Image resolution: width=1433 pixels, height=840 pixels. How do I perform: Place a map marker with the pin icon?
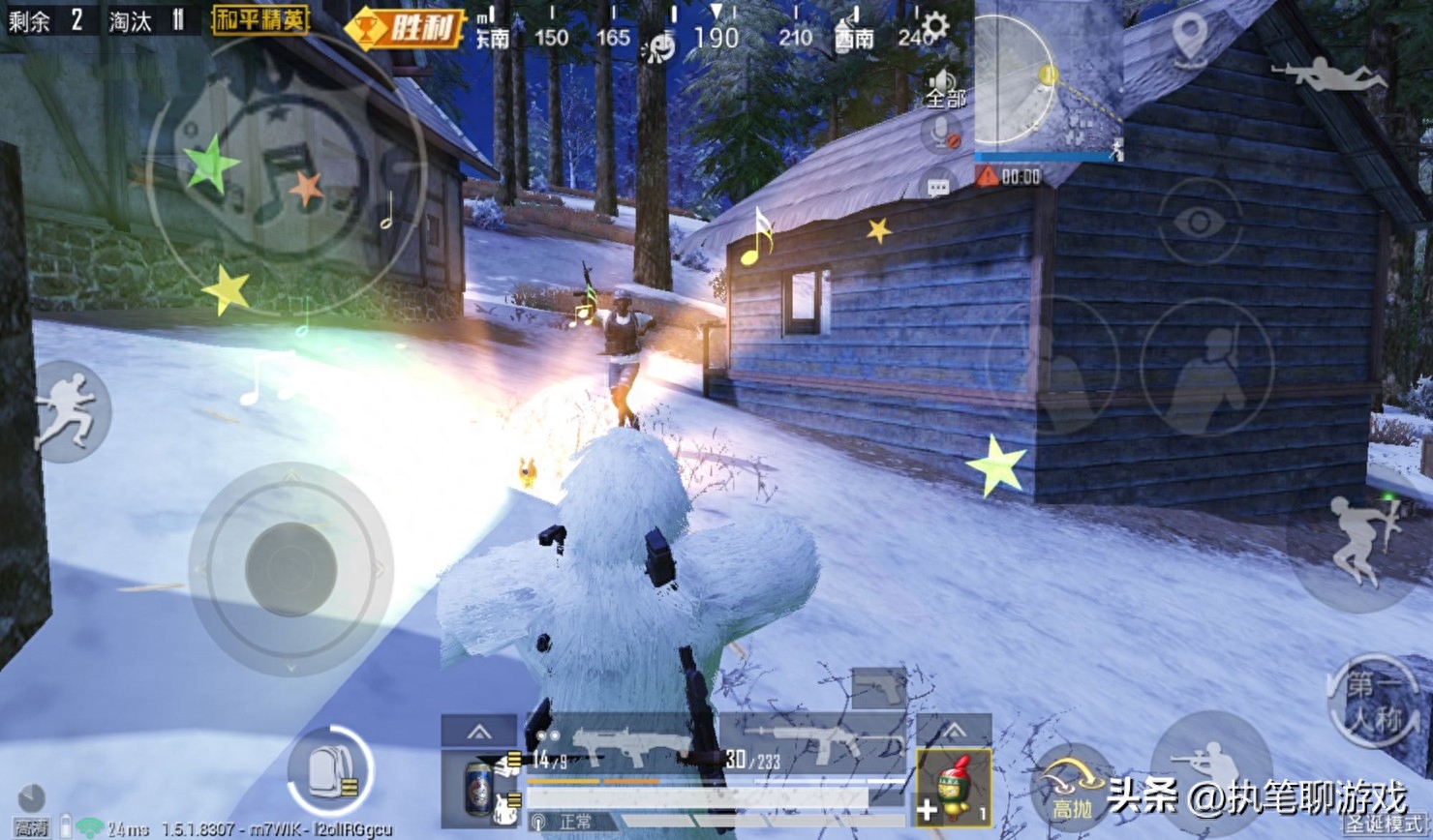pyautogui.click(x=1190, y=39)
